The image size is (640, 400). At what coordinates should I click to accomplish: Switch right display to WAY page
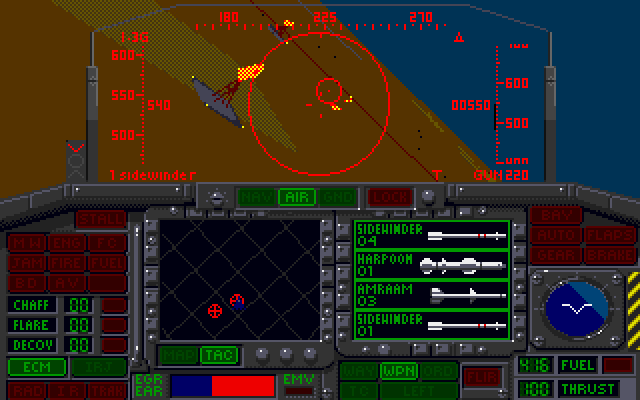(x=355, y=371)
